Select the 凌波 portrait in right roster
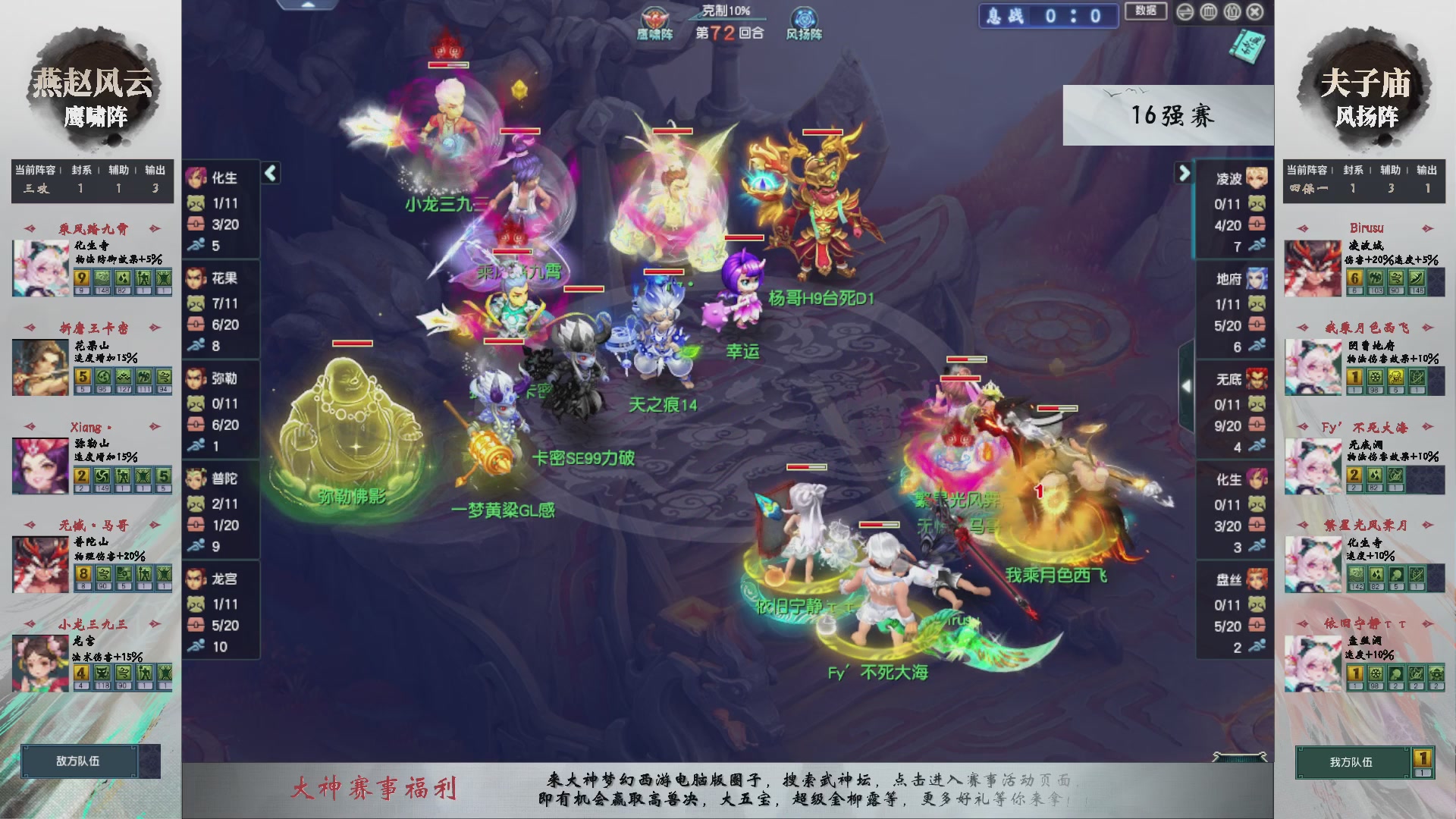This screenshot has height=819, width=1456. pyautogui.click(x=1256, y=175)
